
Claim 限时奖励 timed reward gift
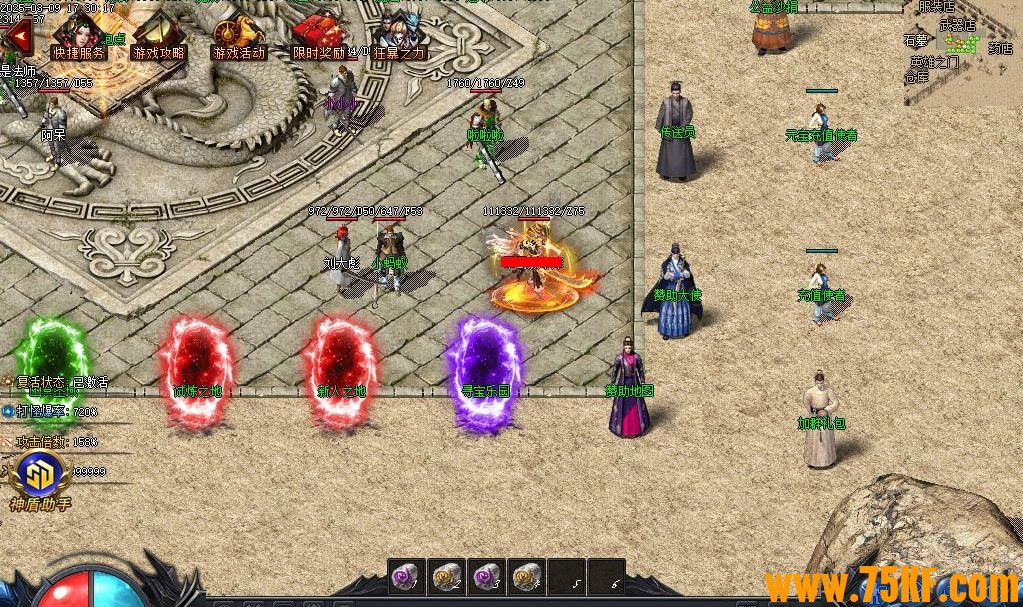[x=318, y=37]
